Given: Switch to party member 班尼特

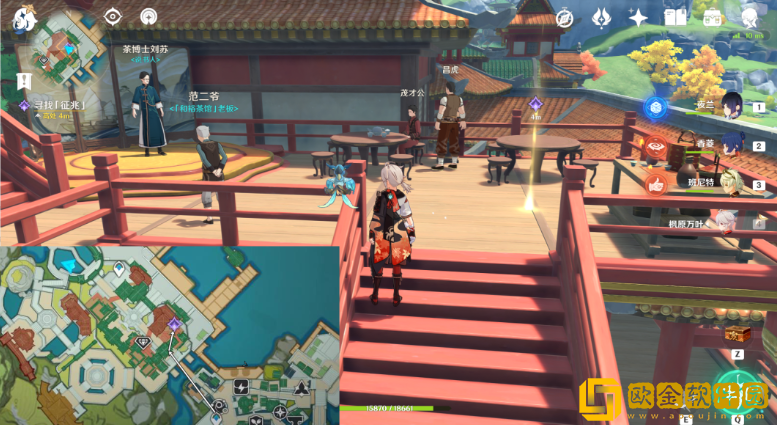Looking at the screenshot, I should point(731,184).
